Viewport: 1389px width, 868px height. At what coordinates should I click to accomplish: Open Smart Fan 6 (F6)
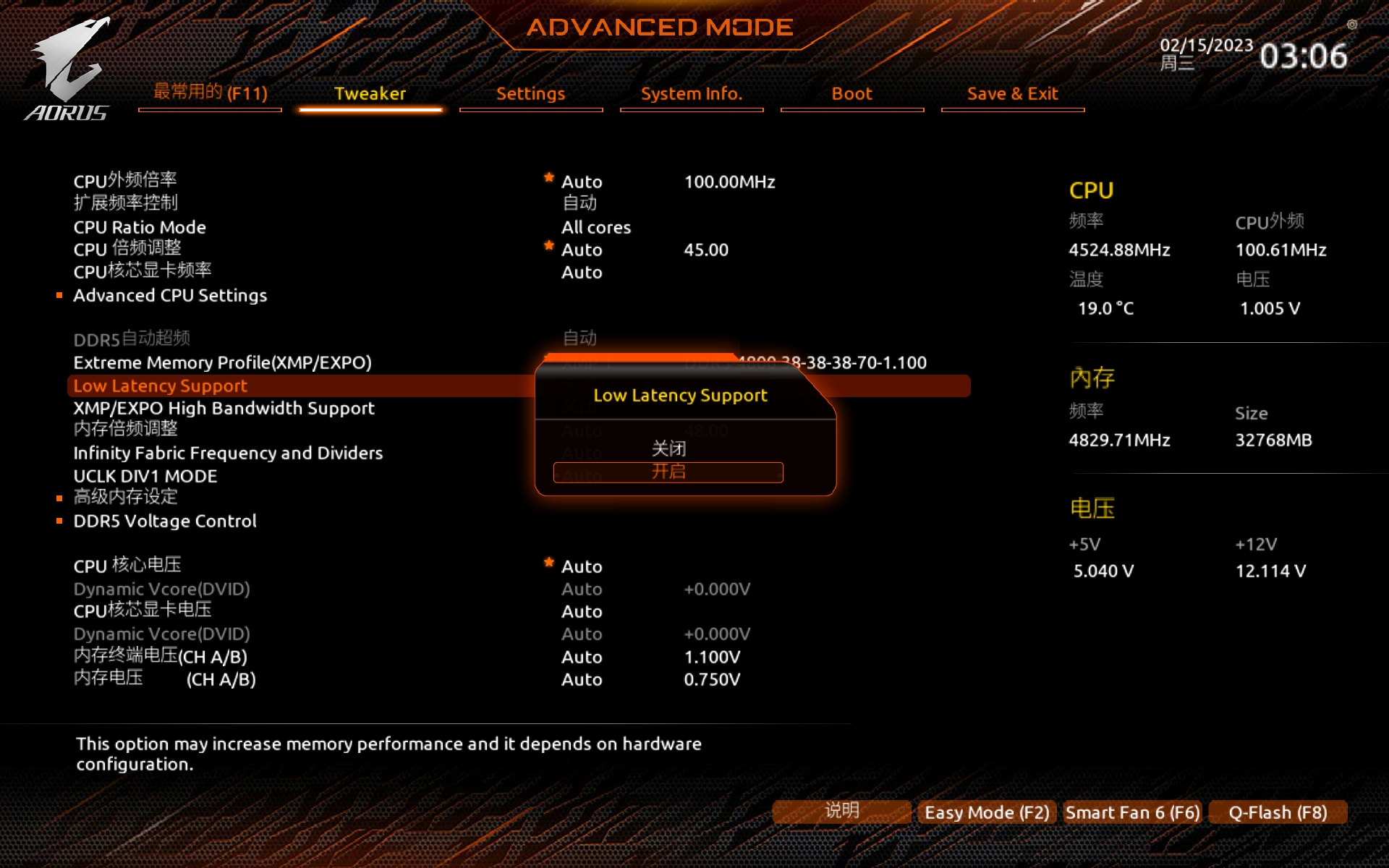click(1132, 812)
